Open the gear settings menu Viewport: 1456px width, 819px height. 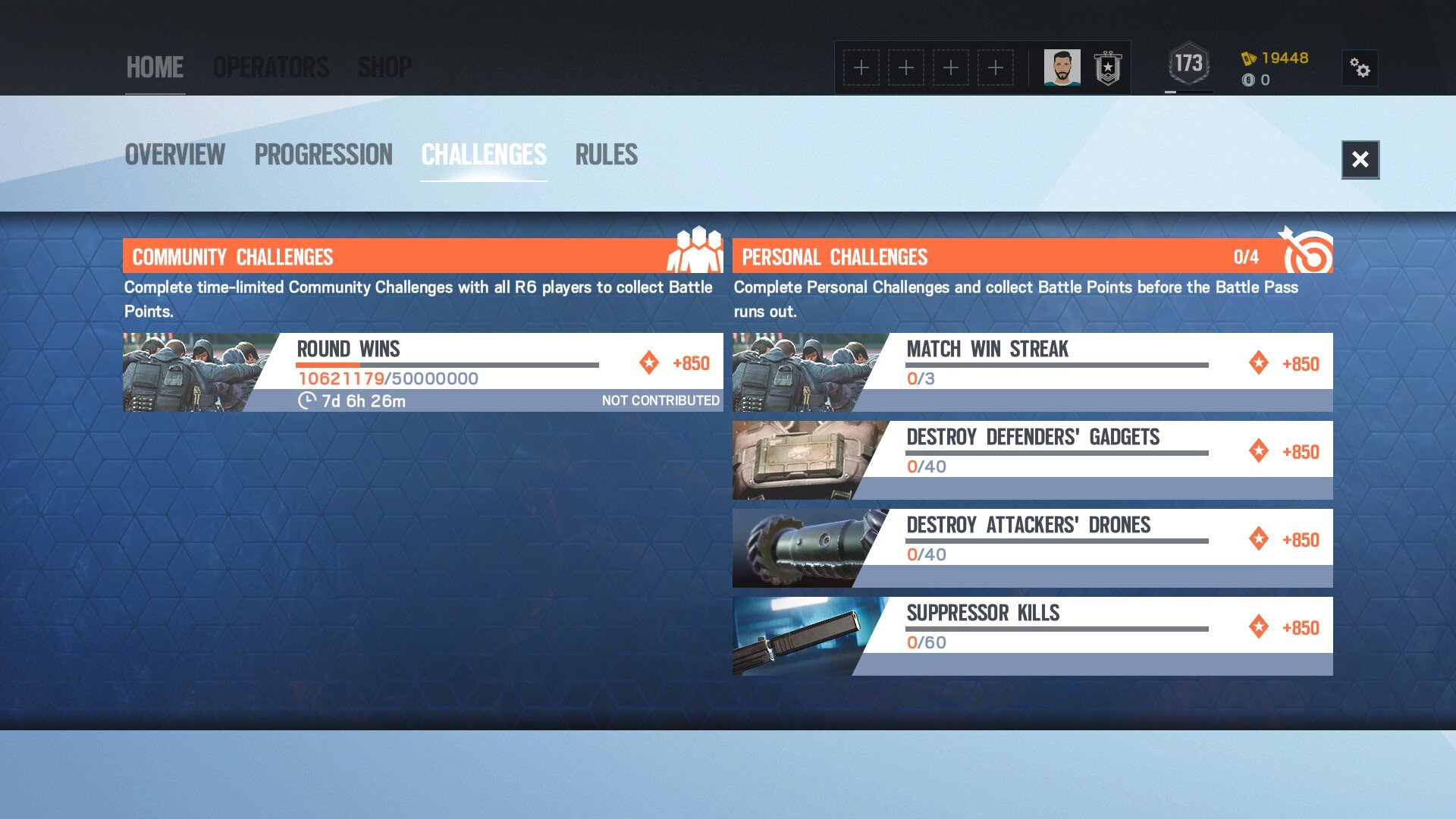tap(1360, 68)
